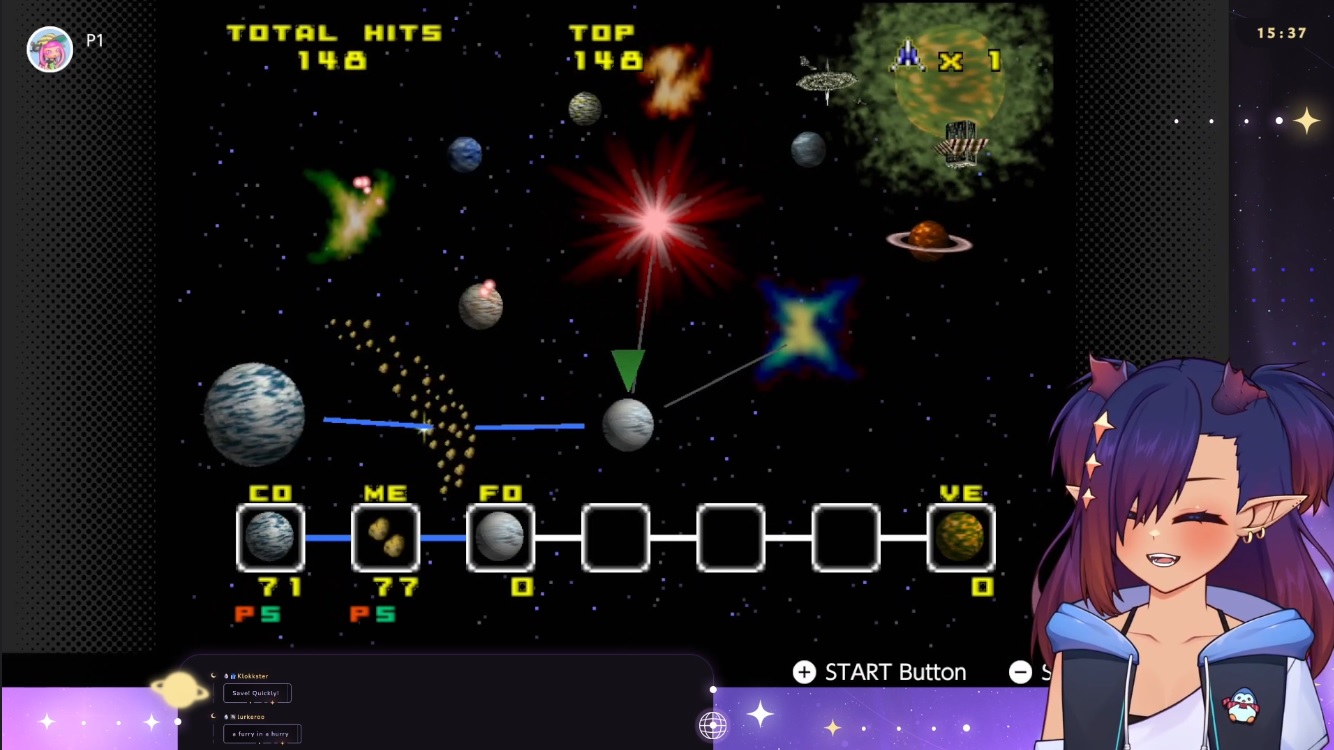Click Fortuna planet under the green cursor
The image size is (1334, 750).
tap(628, 424)
